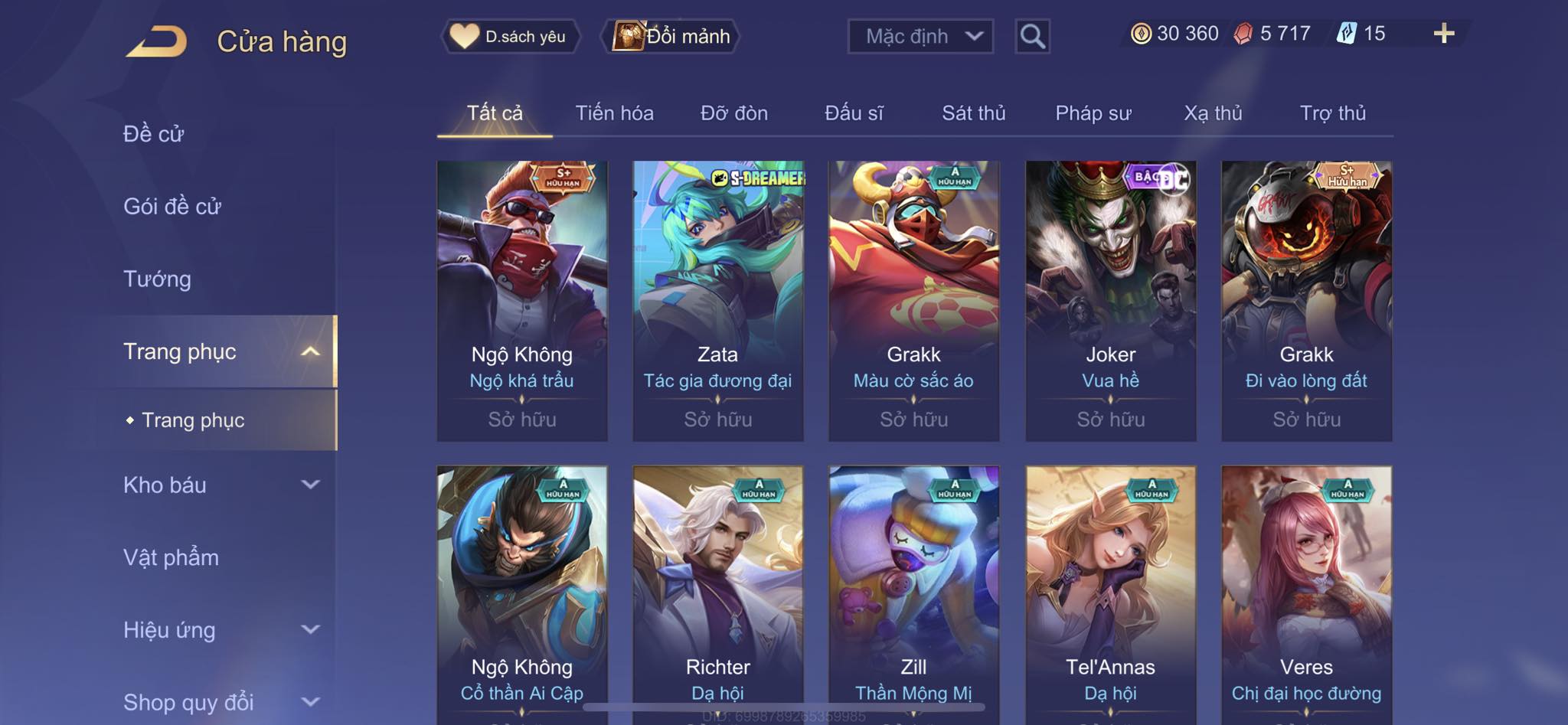Pick the Richter Dạ hội skin card

pos(717,589)
